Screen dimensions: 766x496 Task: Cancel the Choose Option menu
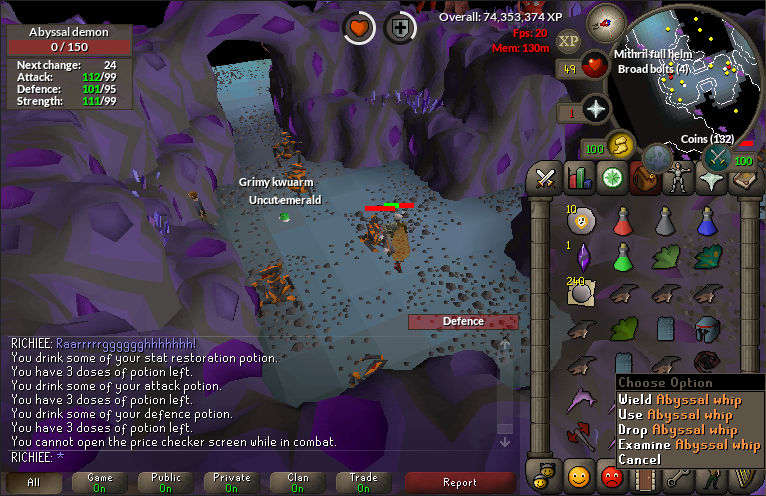(x=639, y=460)
